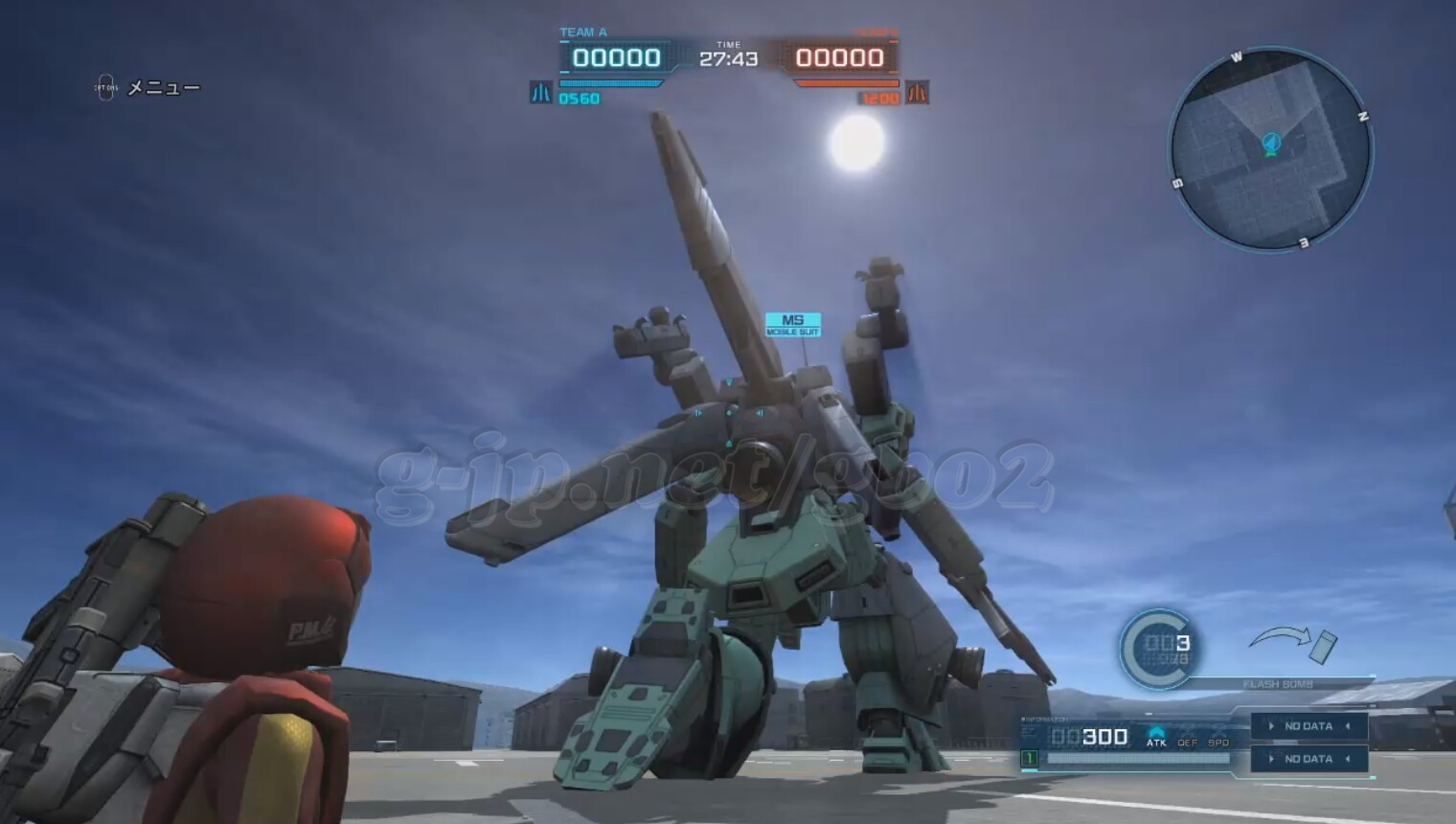Click the SPD status indicator
Image resolution: width=1456 pixels, height=824 pixels.
coord(1218,743)
